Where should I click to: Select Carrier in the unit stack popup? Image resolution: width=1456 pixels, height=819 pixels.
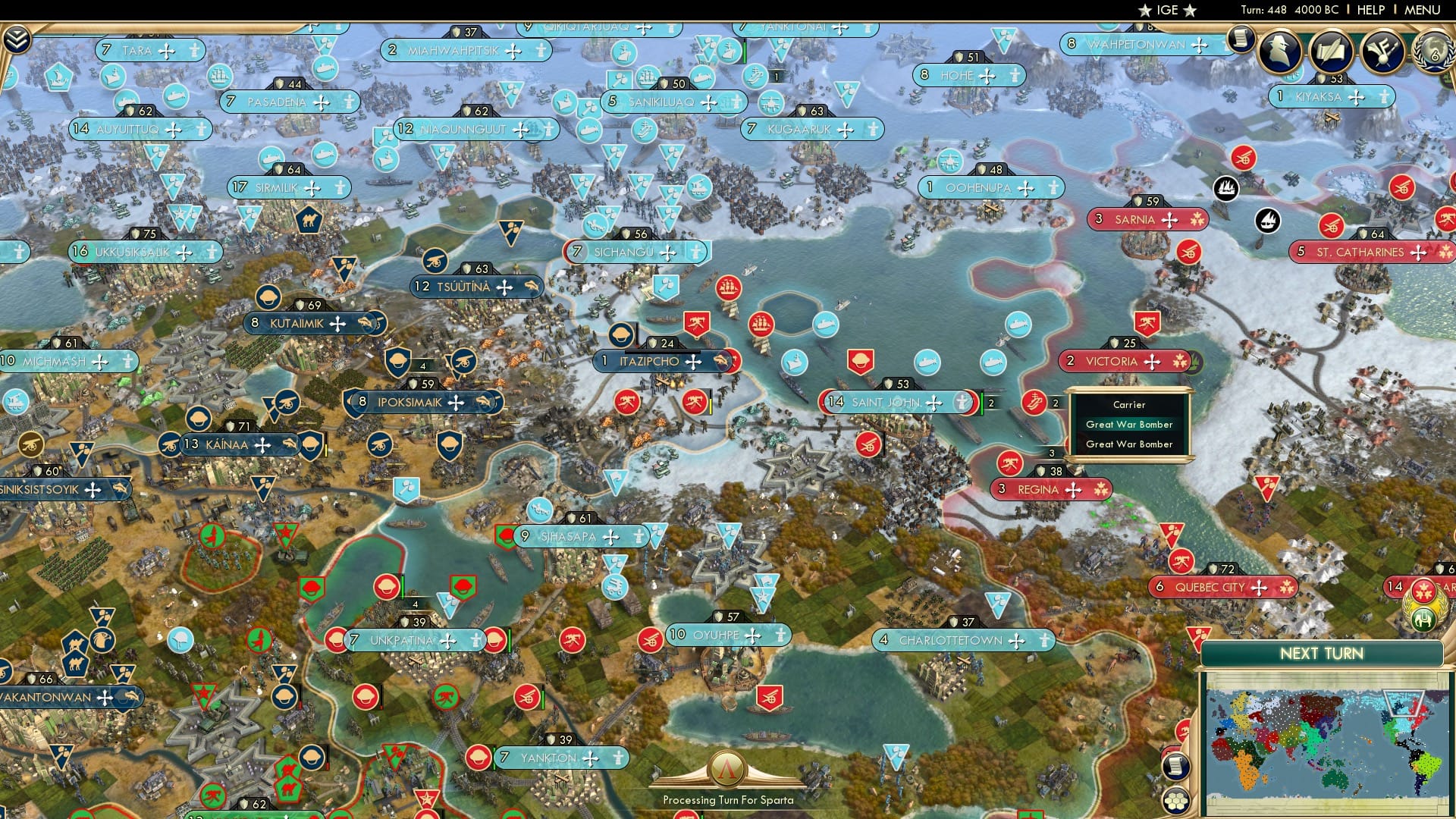click(1129, 405)
